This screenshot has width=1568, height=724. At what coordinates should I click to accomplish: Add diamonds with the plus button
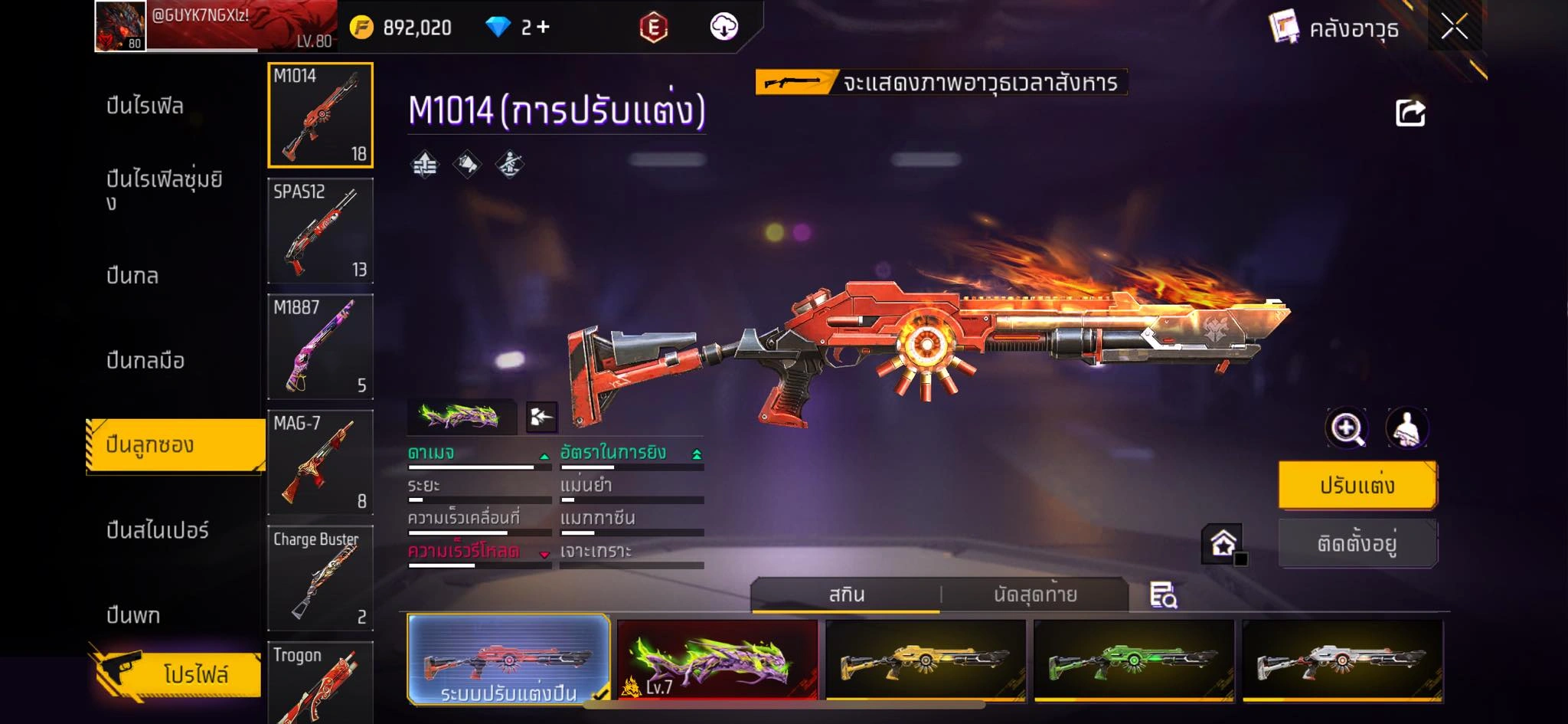pos(543,28)
